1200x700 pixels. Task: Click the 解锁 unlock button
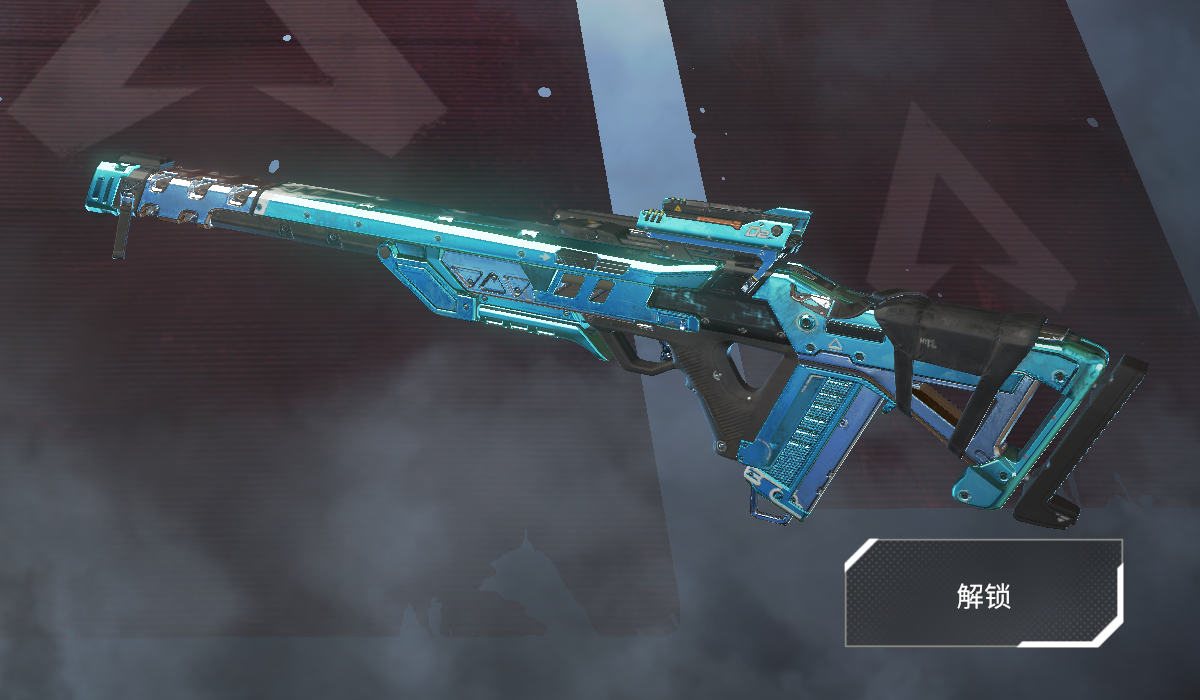tap(983, 594)
